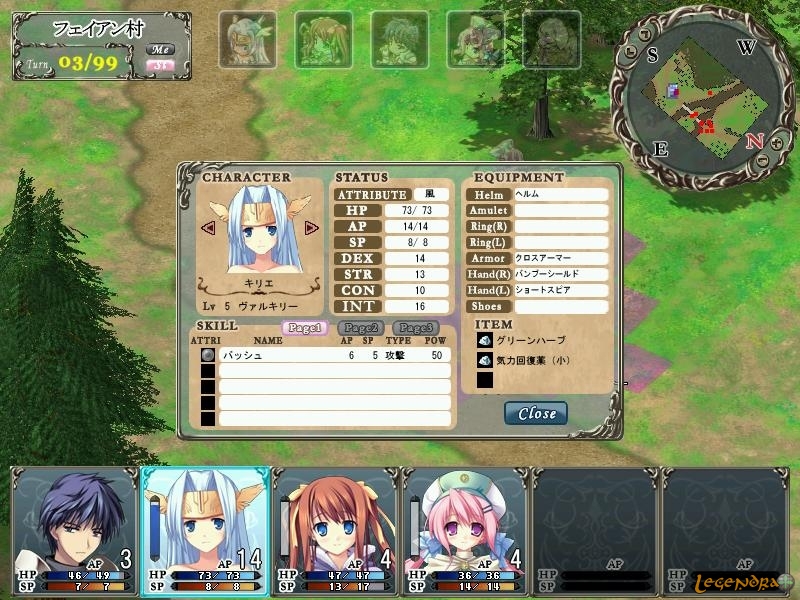Close the character status window
This screenshot has height=600, width=800.
(537, 413)
